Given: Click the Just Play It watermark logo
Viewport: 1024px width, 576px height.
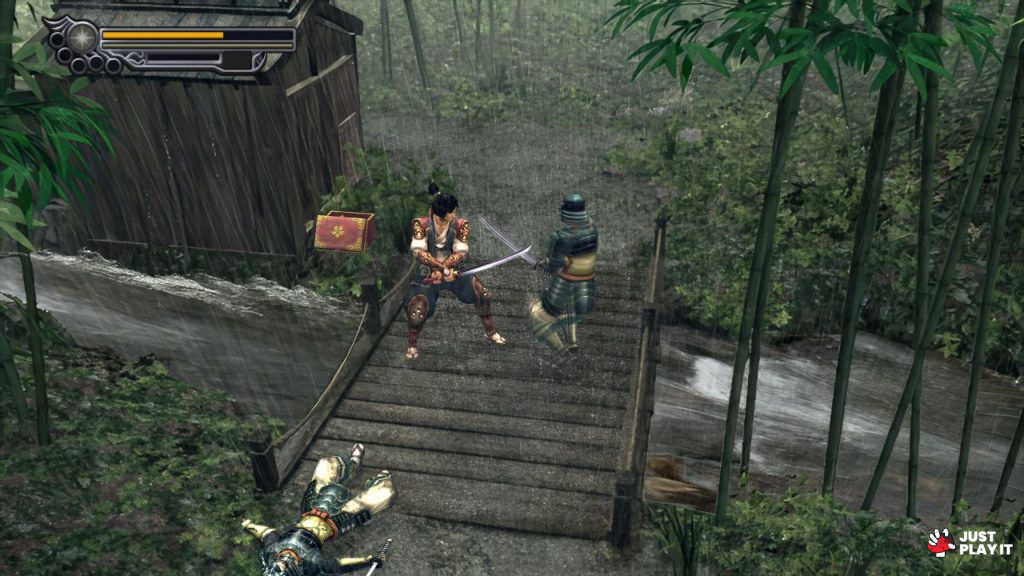Looking at the screenshot, I should 969,542.
